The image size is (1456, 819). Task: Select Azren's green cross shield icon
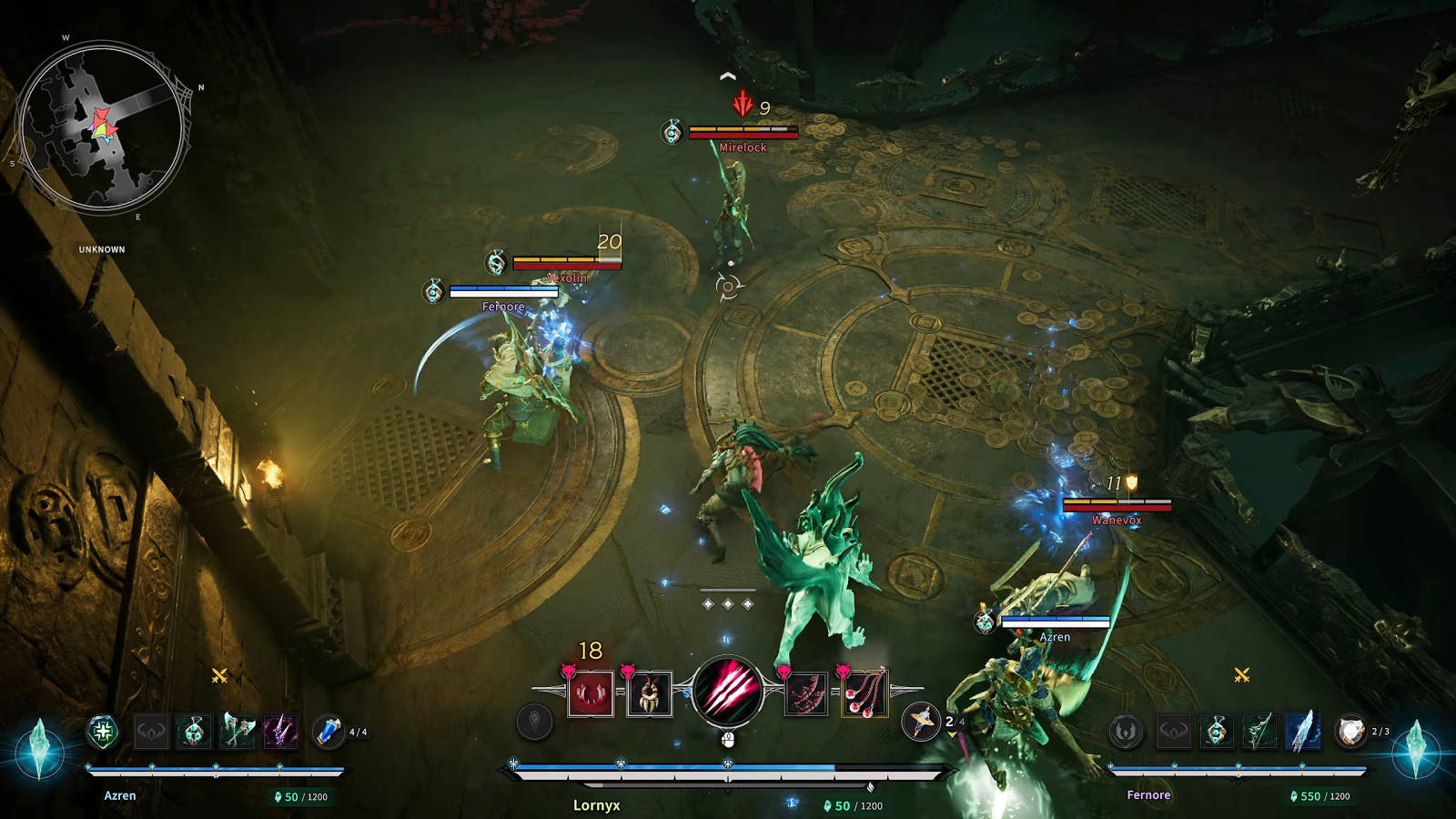click(x=104, y=731)
